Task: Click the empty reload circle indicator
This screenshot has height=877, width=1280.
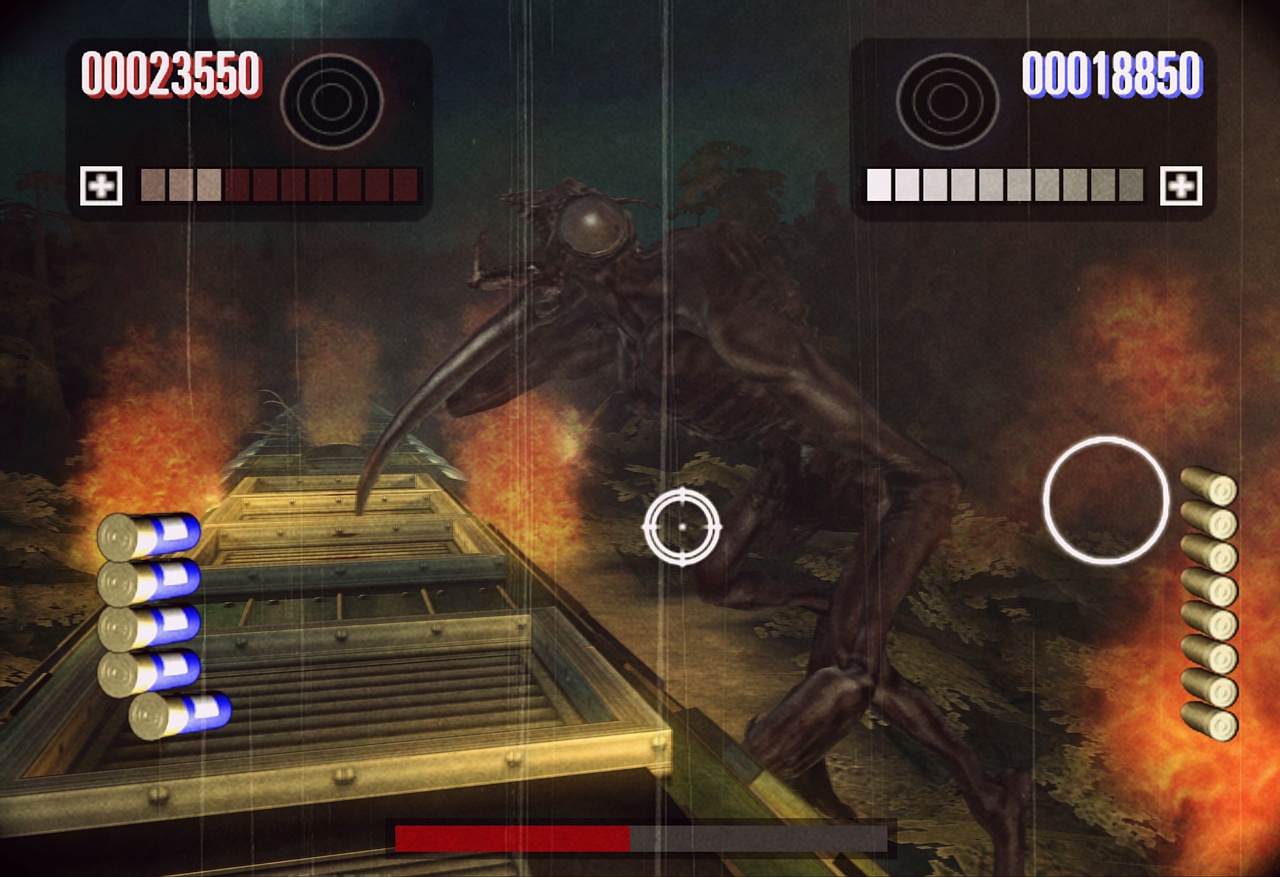Action: tap(1107, 498)
